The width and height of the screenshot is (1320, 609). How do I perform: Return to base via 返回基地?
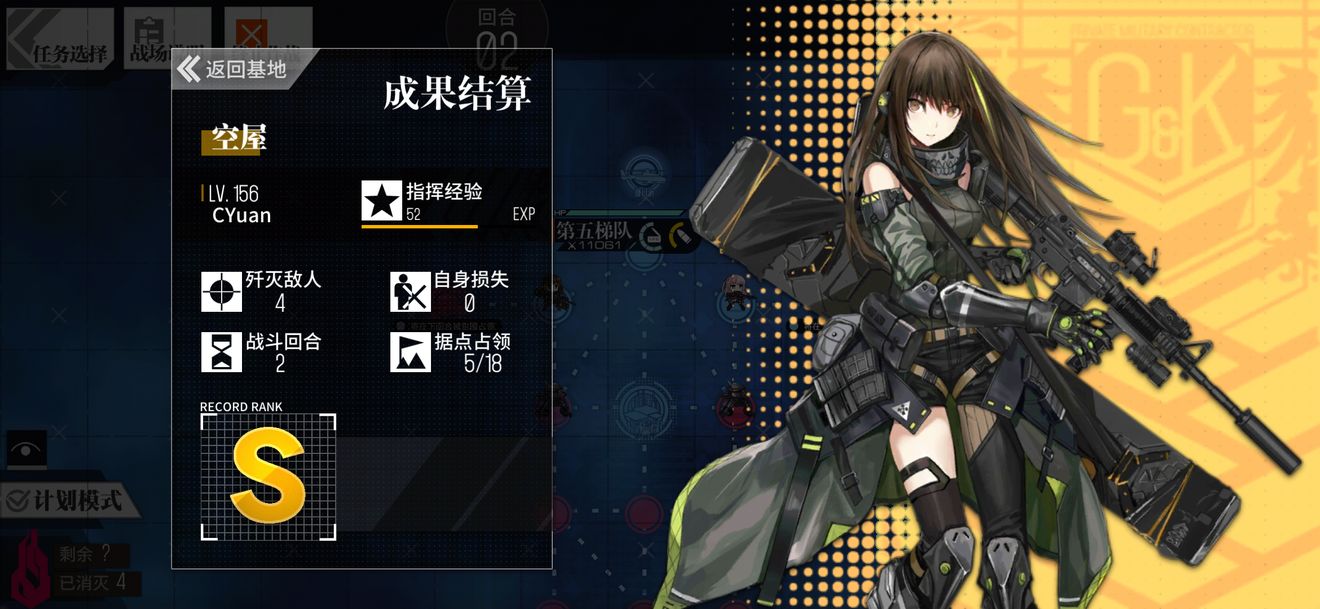(235, 69)
